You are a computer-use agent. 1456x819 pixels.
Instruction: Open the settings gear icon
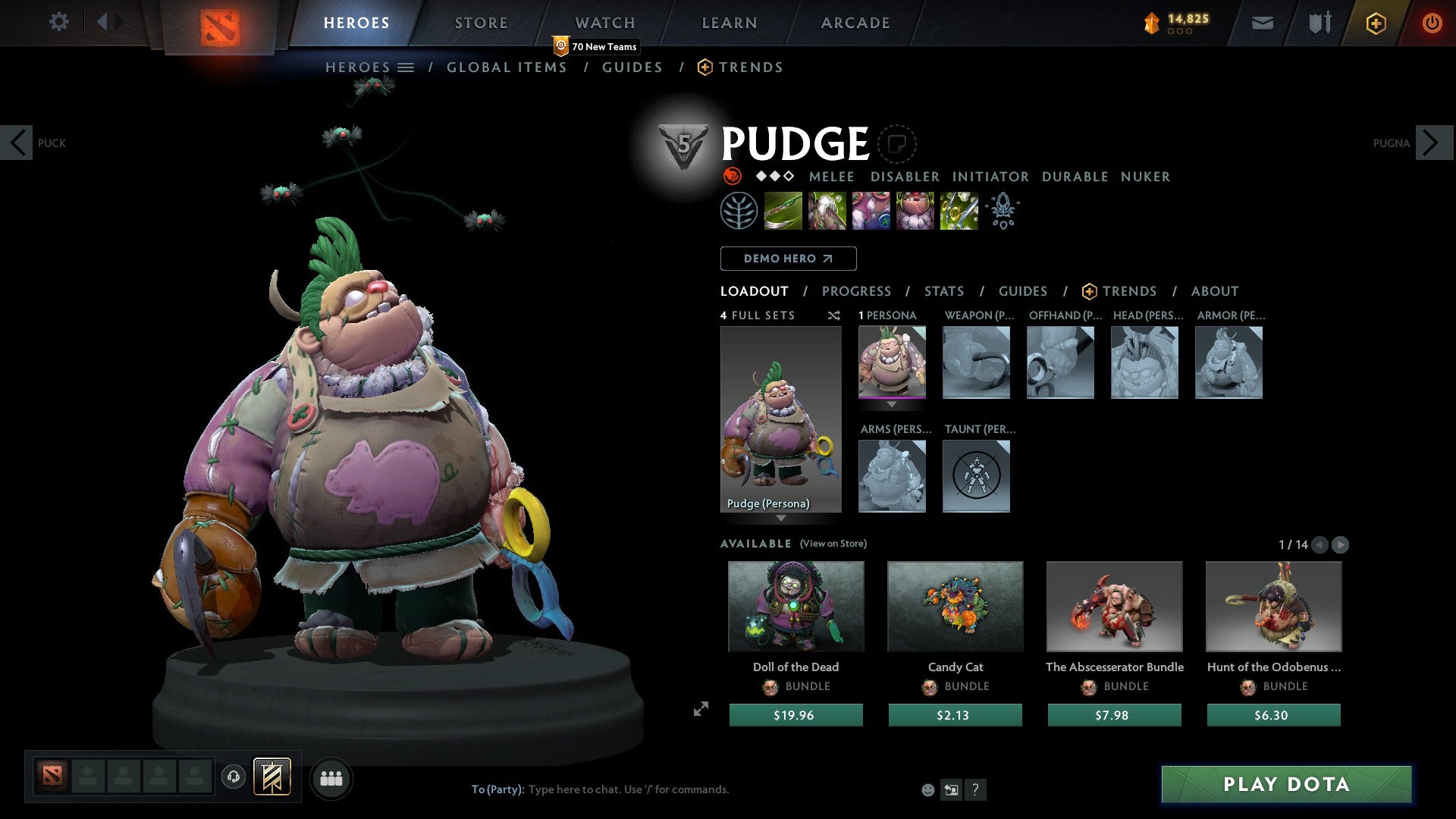tap(58, 22)
